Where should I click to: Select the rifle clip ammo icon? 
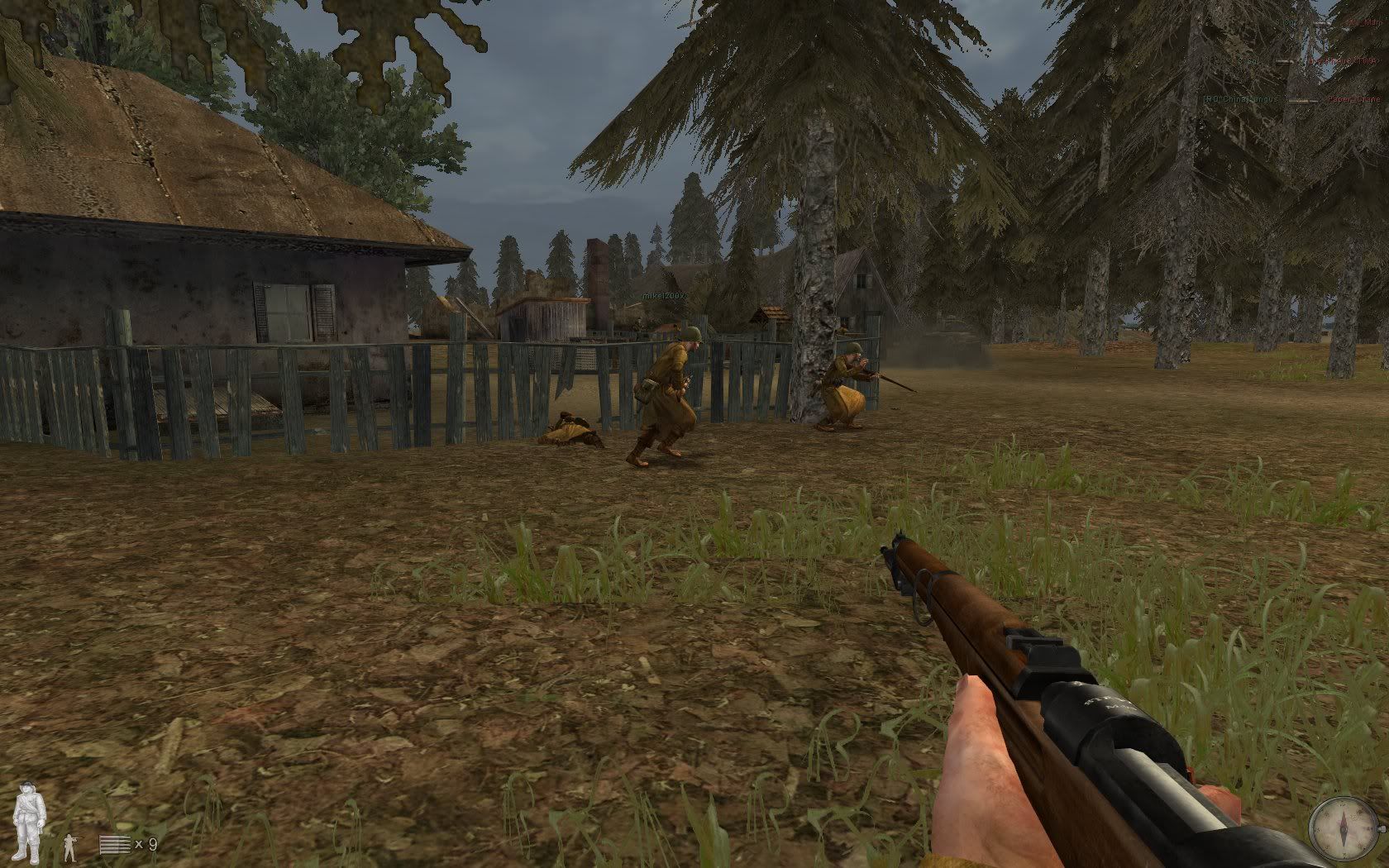click(x=115, y=844)
